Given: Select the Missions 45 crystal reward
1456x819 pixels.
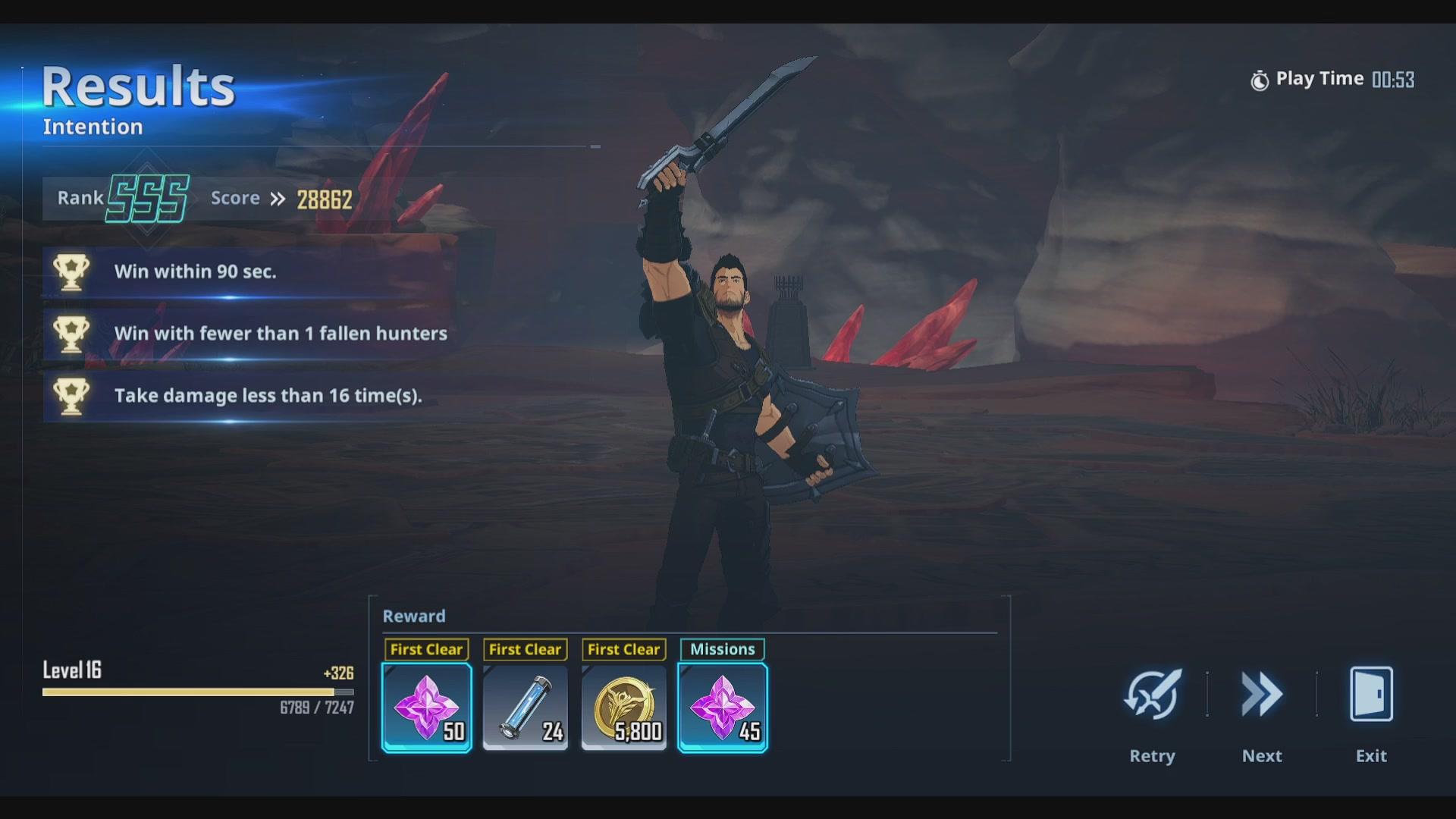Looking at the screenshot, I should (x=723, y=708).
